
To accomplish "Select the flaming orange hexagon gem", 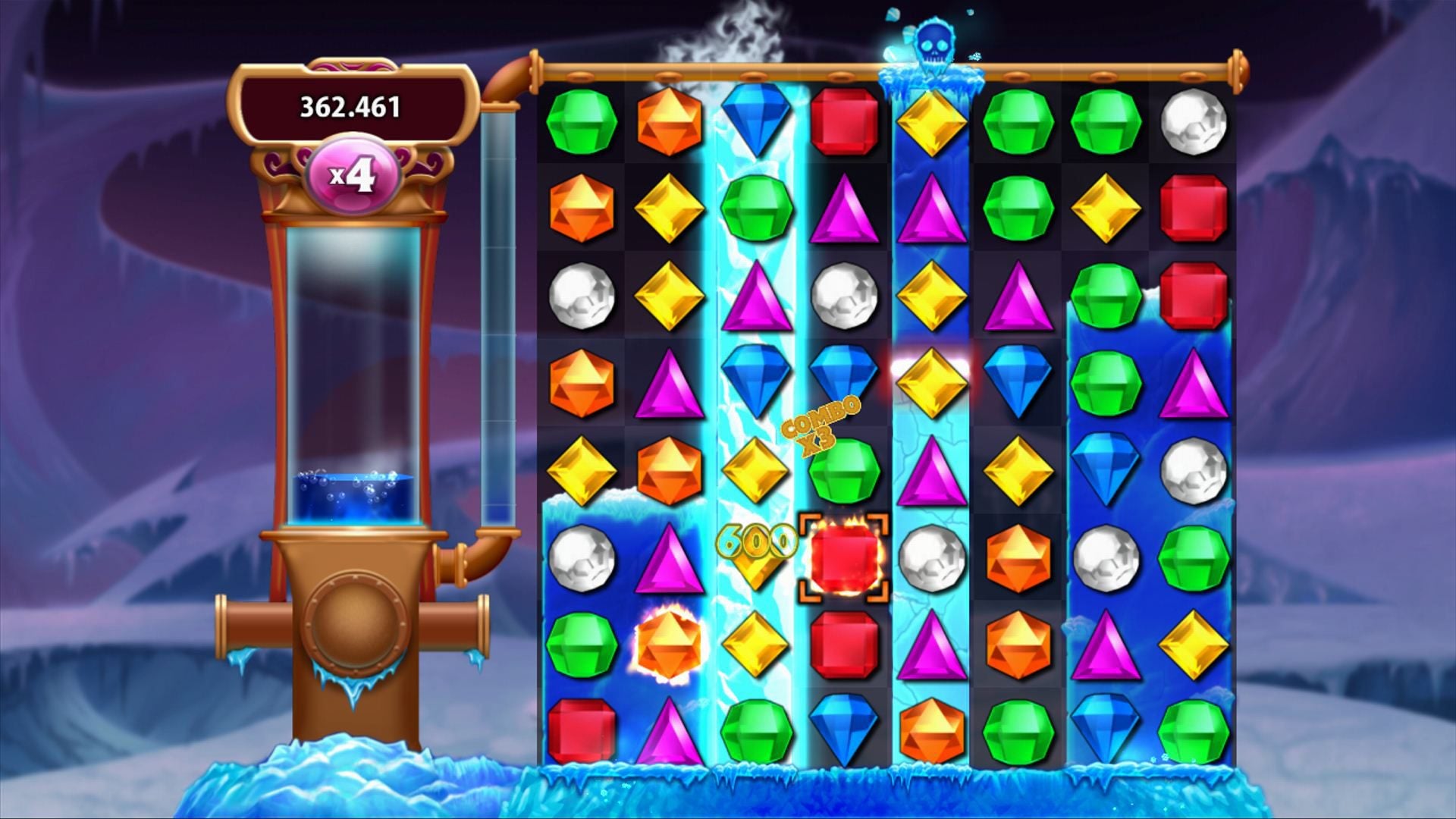I will [669, 645].
